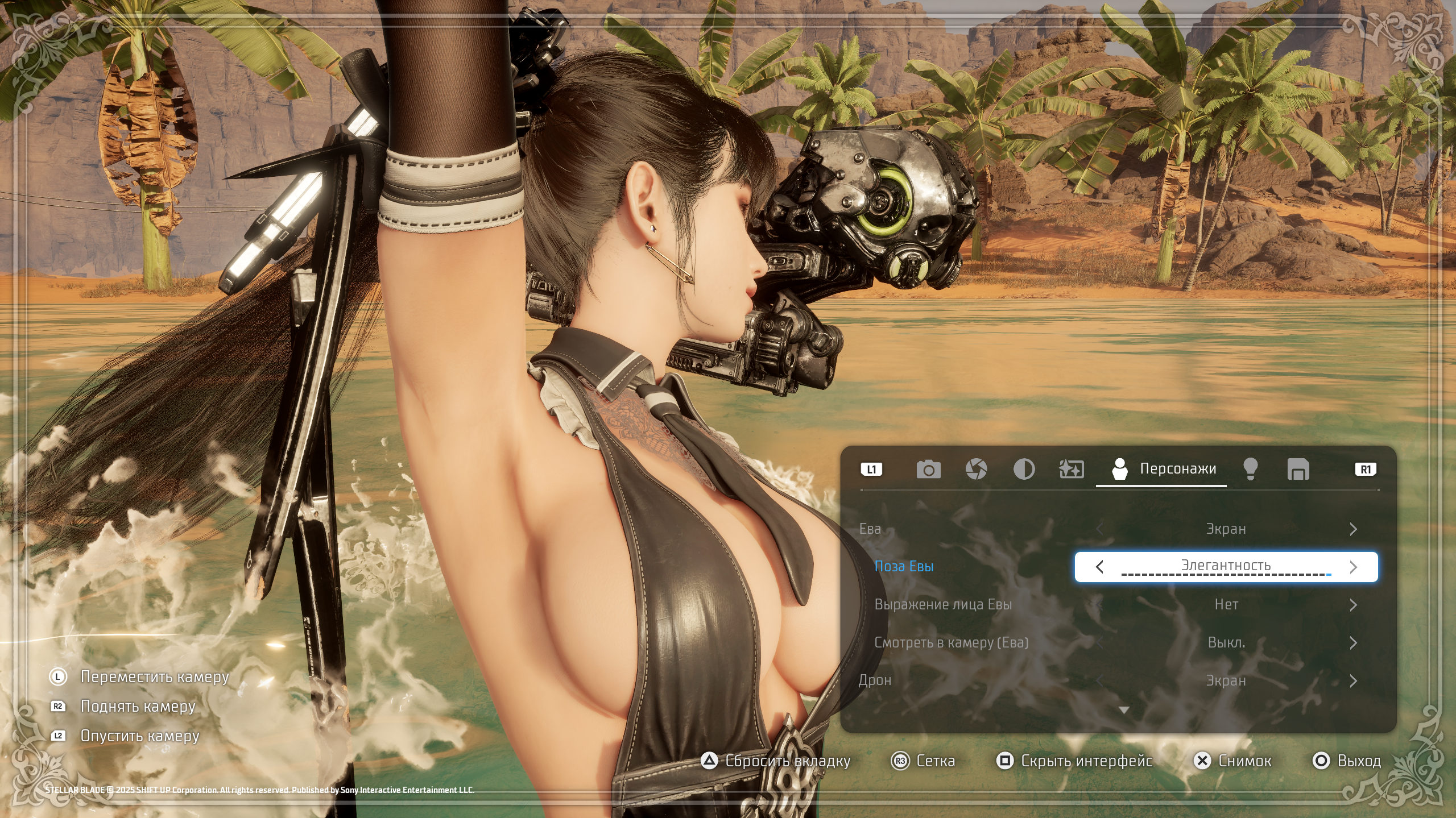Select the Выражение лица Евы row

coord(943,605)
